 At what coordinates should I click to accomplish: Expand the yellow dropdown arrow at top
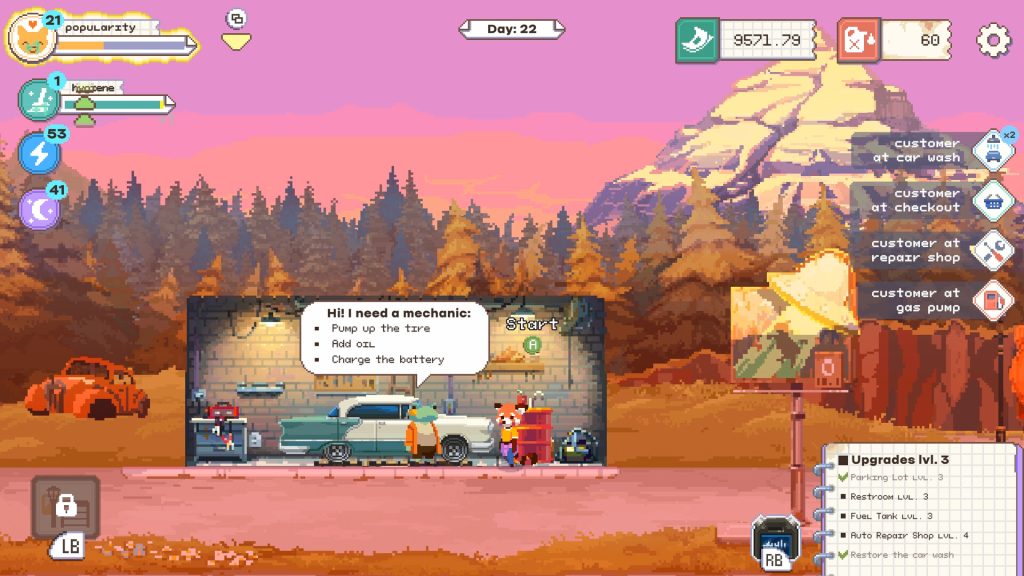[236, 41]
